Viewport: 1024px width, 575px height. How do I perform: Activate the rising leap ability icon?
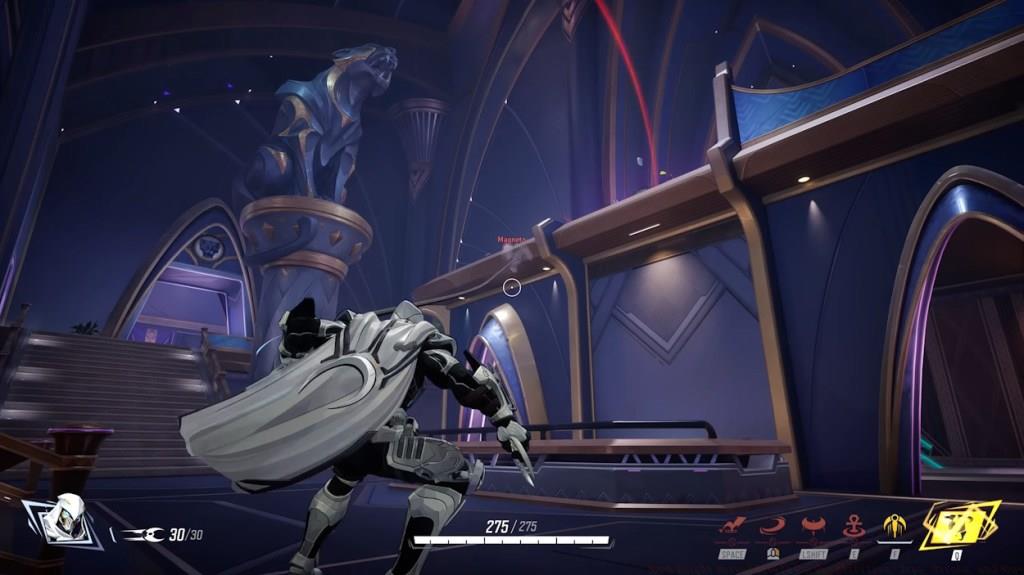click(x=733, y=526)
